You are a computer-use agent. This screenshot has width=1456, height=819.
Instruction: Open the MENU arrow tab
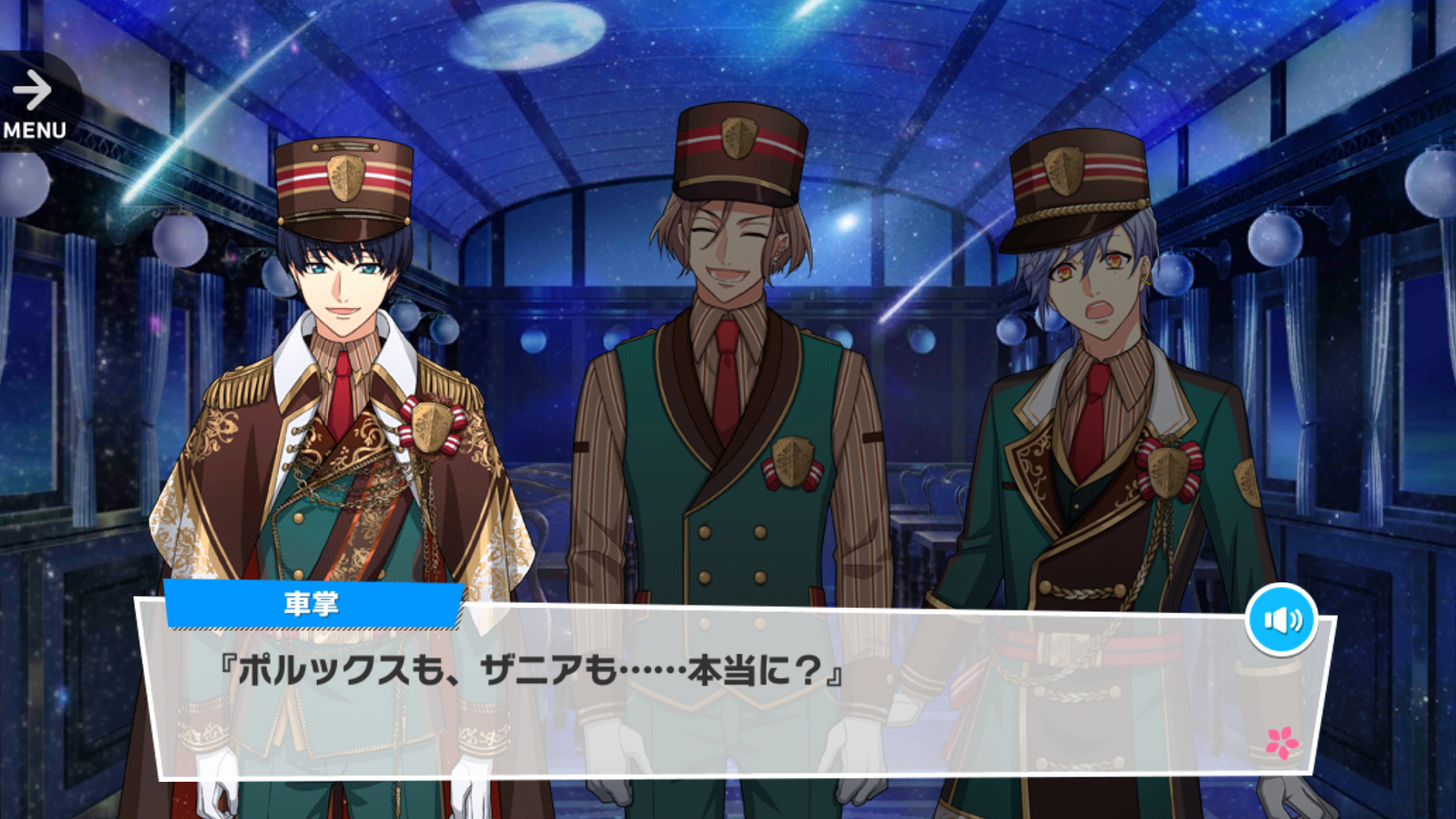(34, 104)
